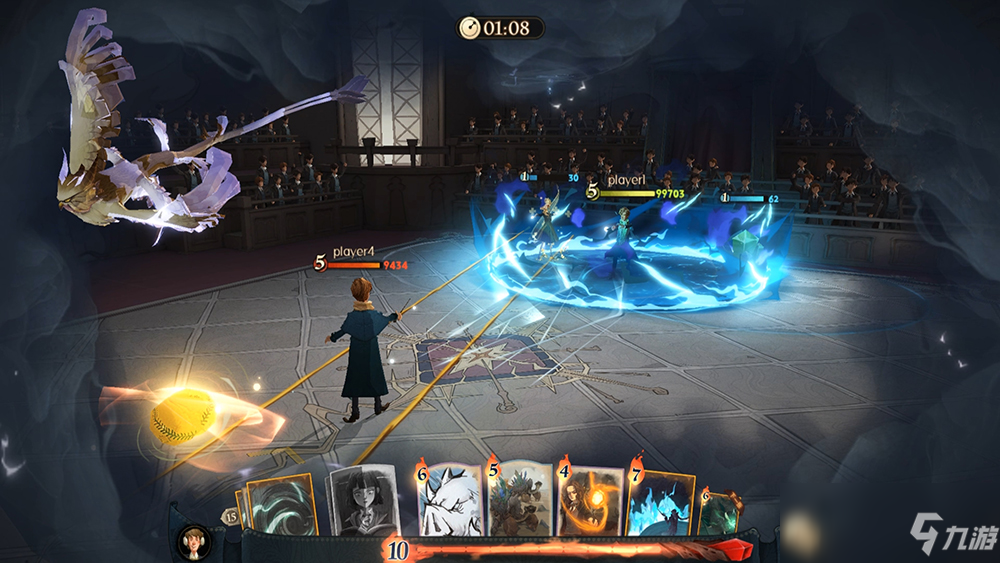Screen dimensions: 1000x563
Task: Open the headset-wearing player avatar icon
Action: (191, 540)
